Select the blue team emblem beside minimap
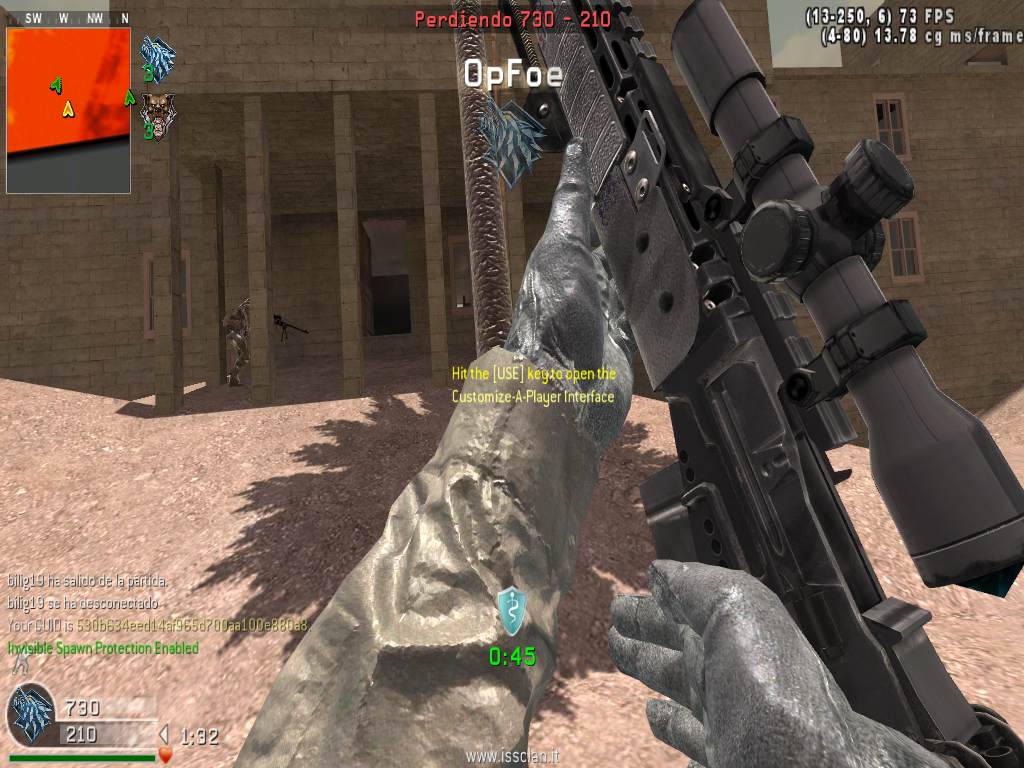Screen dimensions: 1024x768 coord(158,55)
